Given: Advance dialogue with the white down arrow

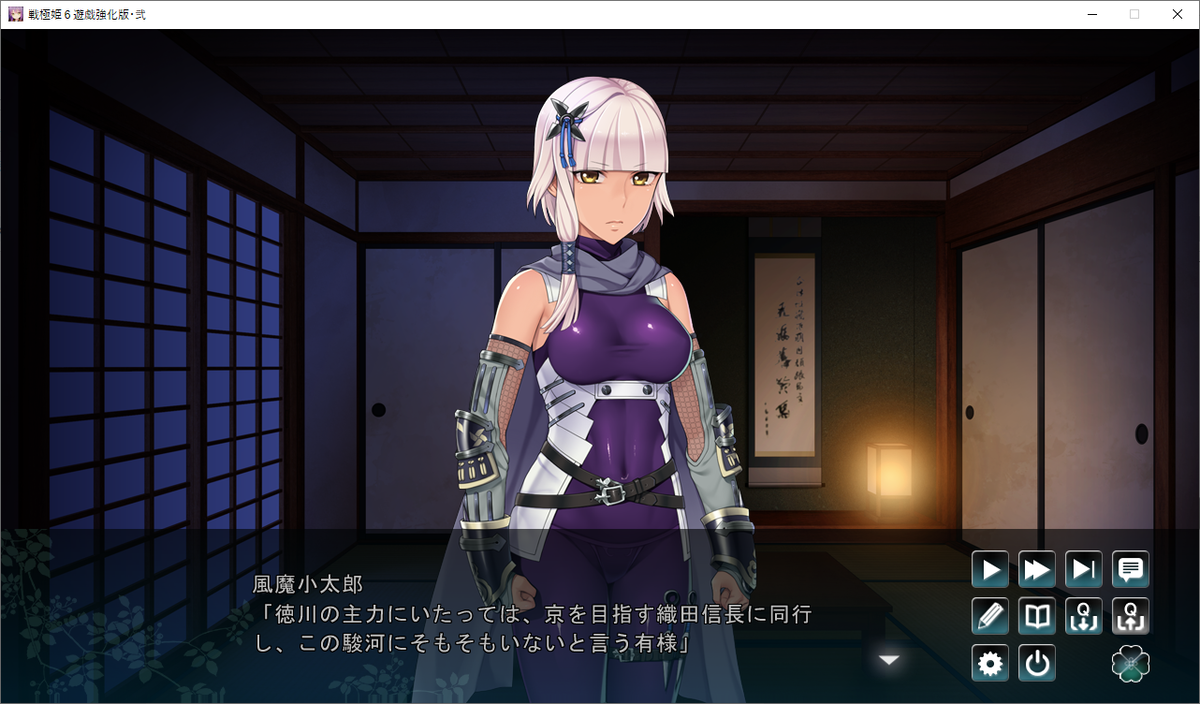Looking at the screenshot, I should point(889,660).
